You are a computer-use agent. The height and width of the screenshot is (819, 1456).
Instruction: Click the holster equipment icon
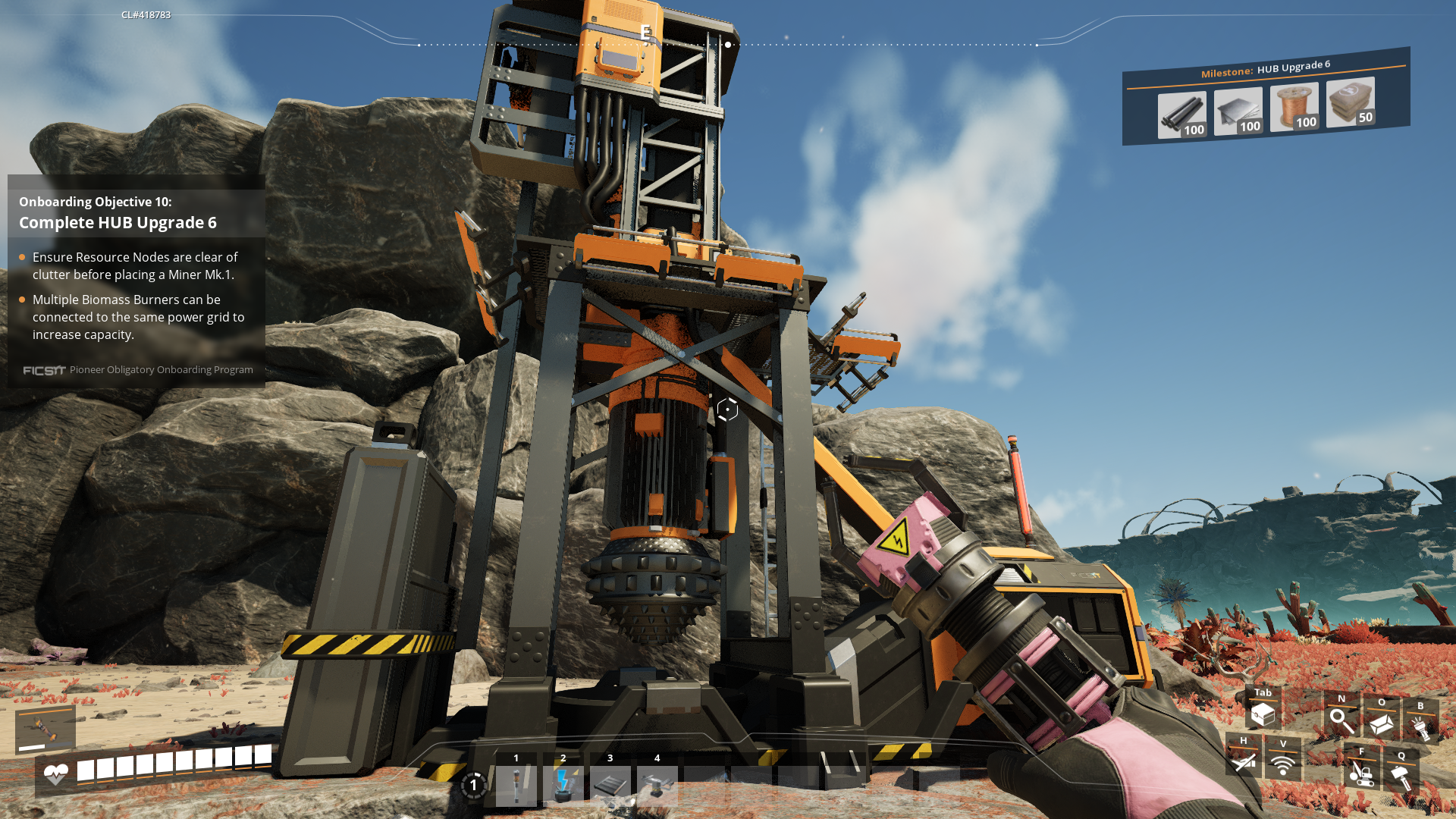click(1244, 761)
